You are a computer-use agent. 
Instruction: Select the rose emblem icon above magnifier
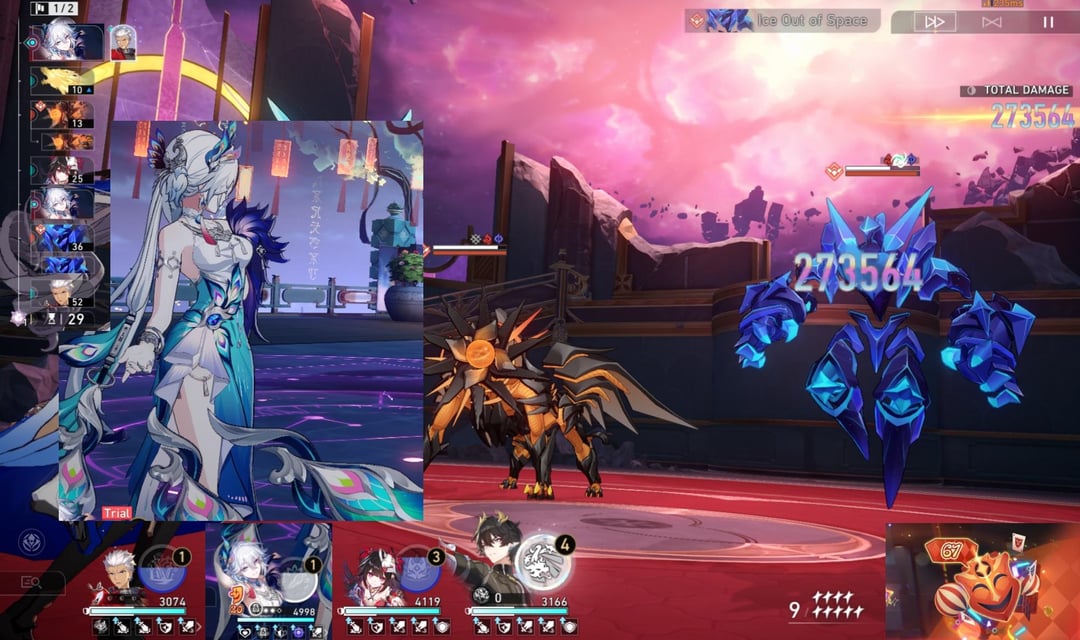click(x=31, y=543)
